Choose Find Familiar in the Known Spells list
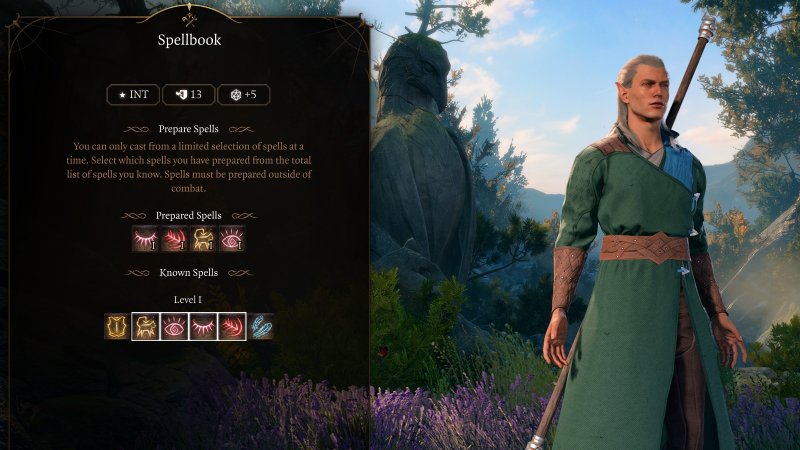The height and width of the screenshot is (450, 800). click(146, 326)
